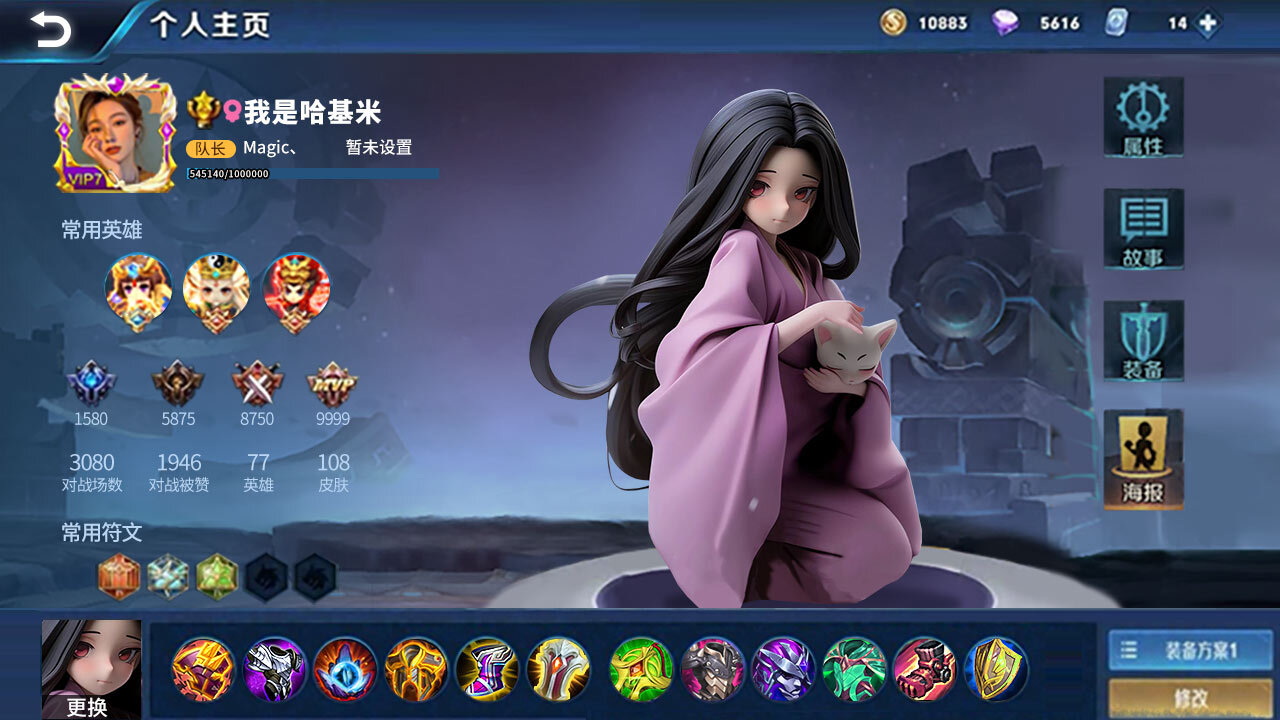1280x720 pixels.
Task: Open the 属性 attributes panel
Action: 1143,118
